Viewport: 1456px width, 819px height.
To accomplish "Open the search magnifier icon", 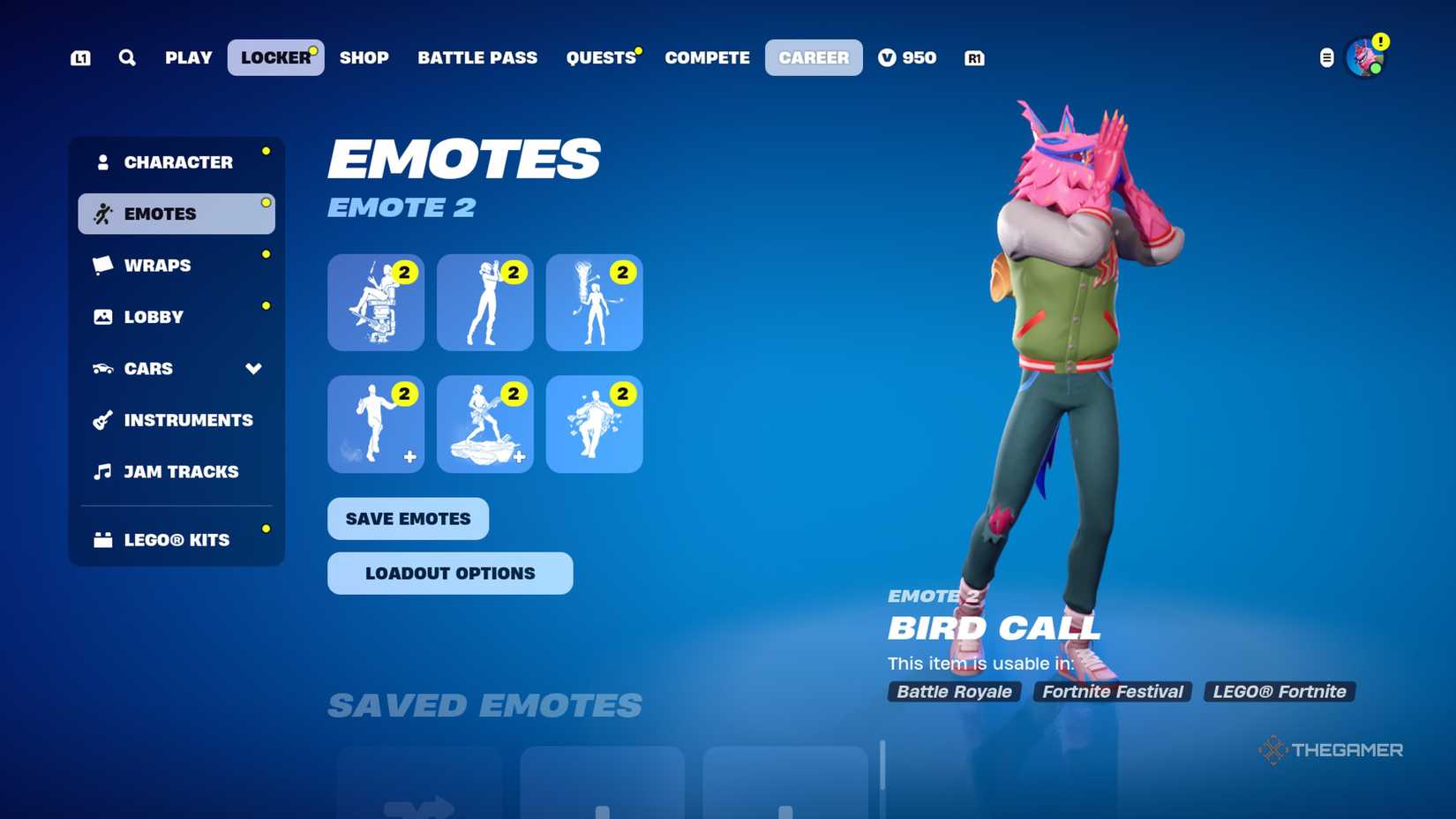I will click(x=128, y=57).
